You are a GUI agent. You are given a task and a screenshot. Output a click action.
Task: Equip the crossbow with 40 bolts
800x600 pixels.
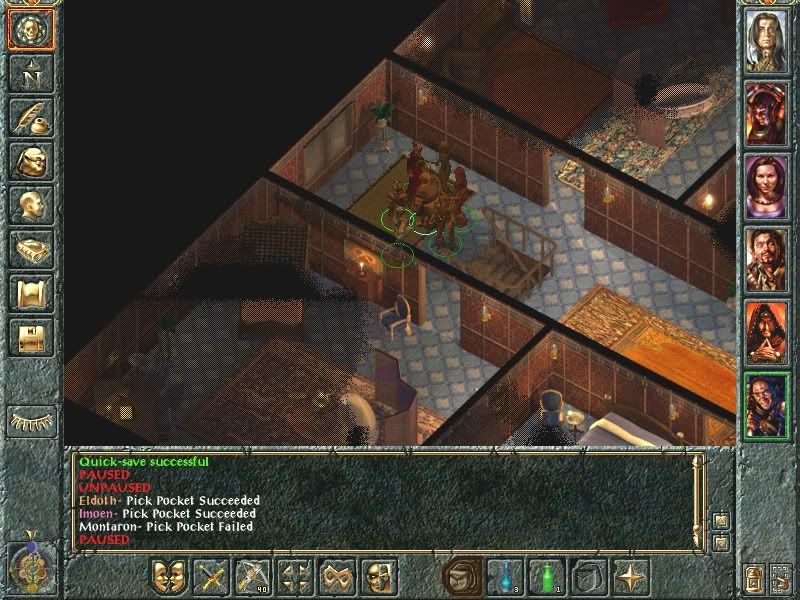pyautogui.click(x=254, y=577)
